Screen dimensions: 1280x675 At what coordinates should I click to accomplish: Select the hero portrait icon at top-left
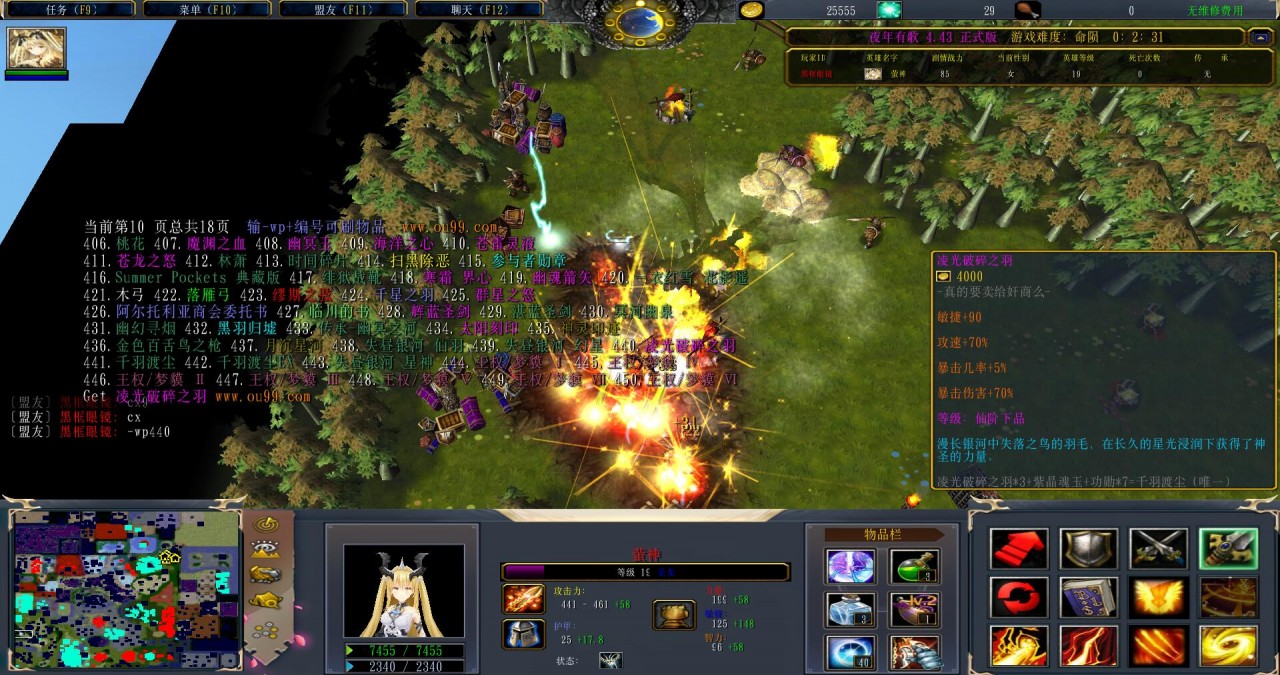click(37, 49)
